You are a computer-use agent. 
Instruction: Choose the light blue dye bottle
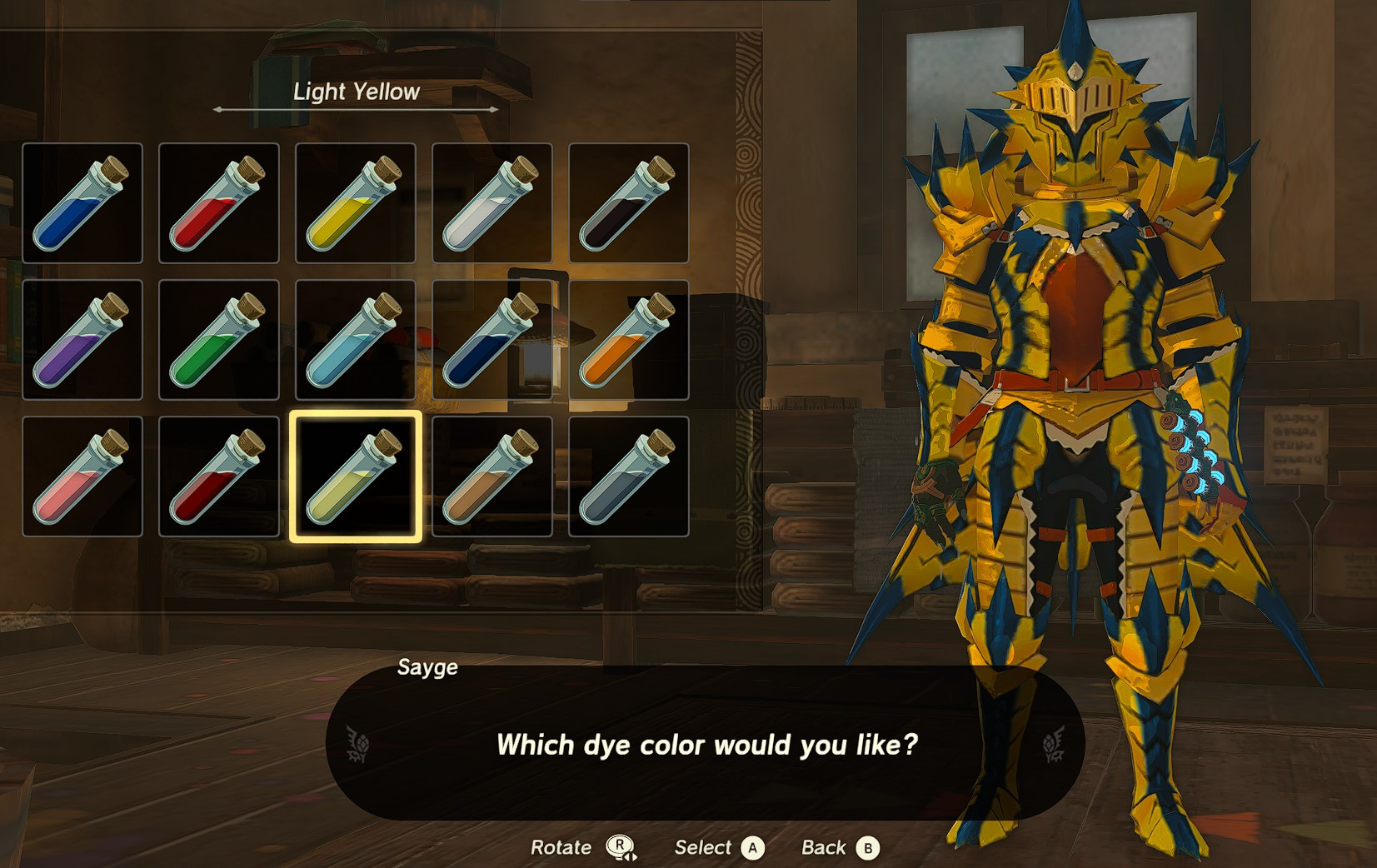coord(354,340)
